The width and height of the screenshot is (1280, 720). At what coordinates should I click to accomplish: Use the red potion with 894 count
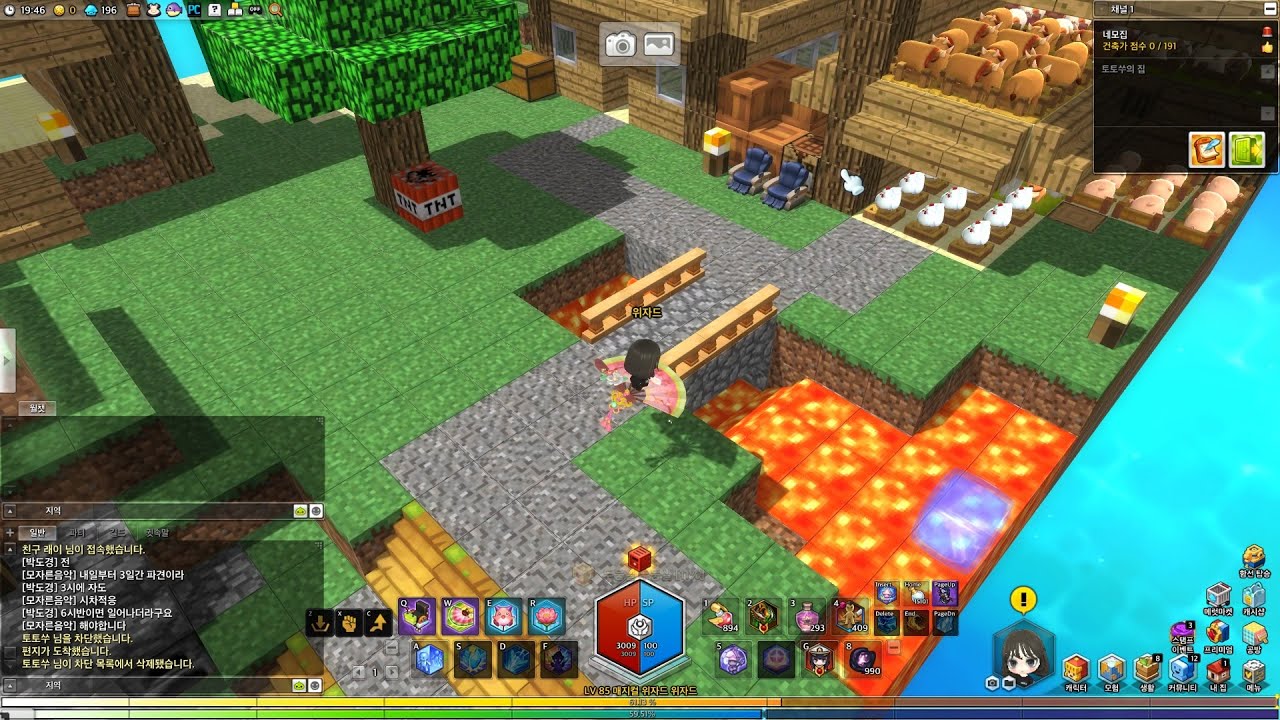pyautogui.click(x=720, y=617)
